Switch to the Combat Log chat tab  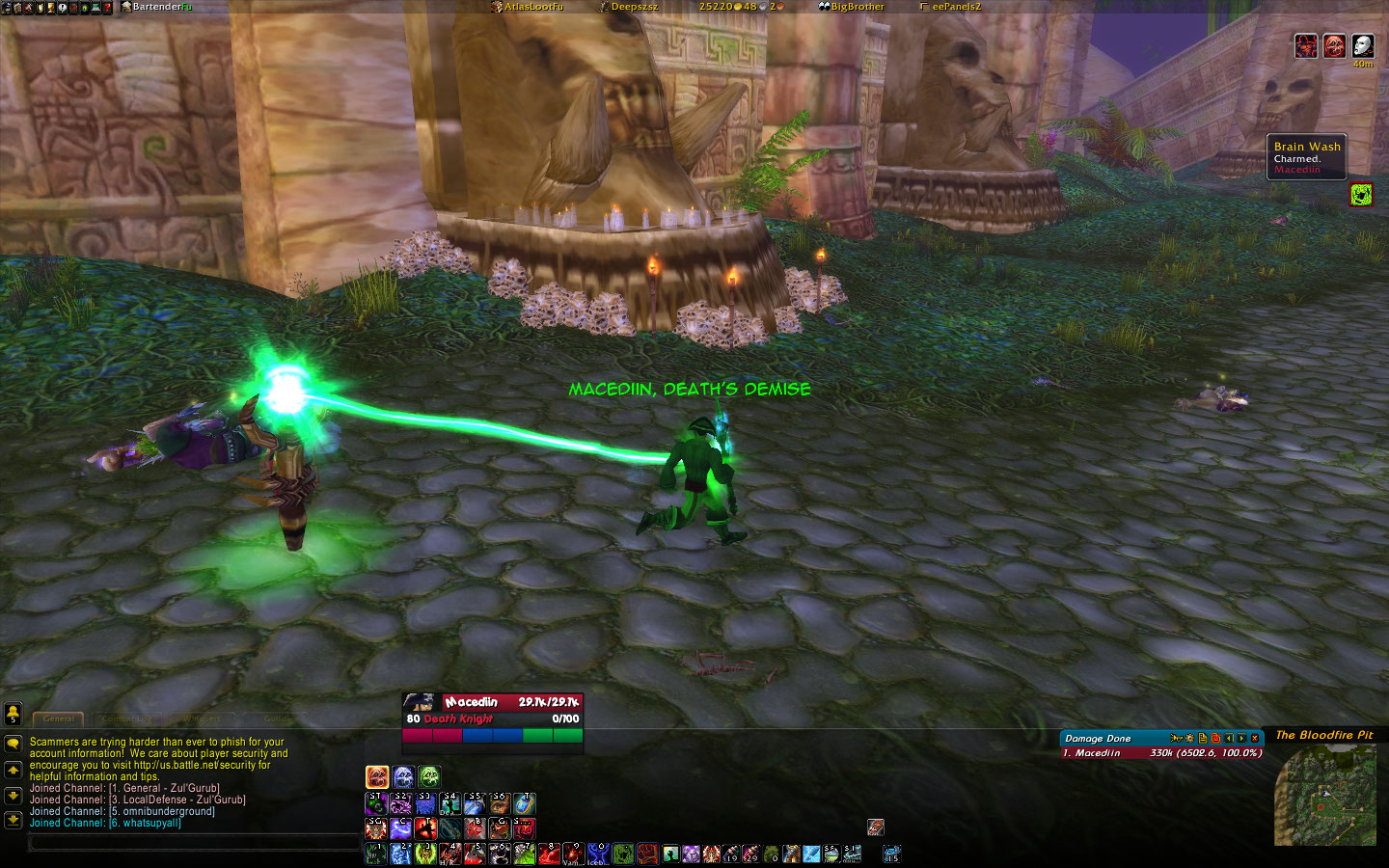point(126,719)
